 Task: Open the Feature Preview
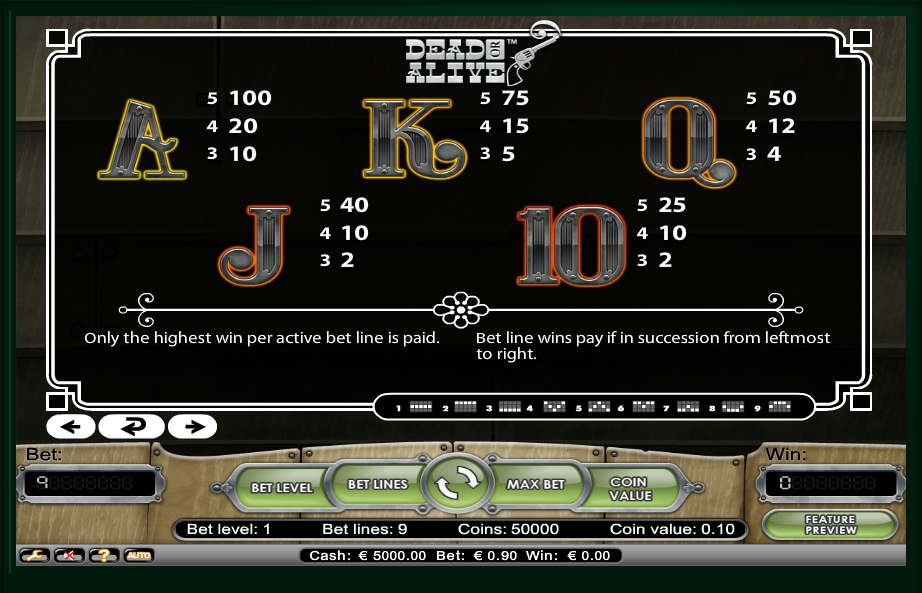(830, 524)
